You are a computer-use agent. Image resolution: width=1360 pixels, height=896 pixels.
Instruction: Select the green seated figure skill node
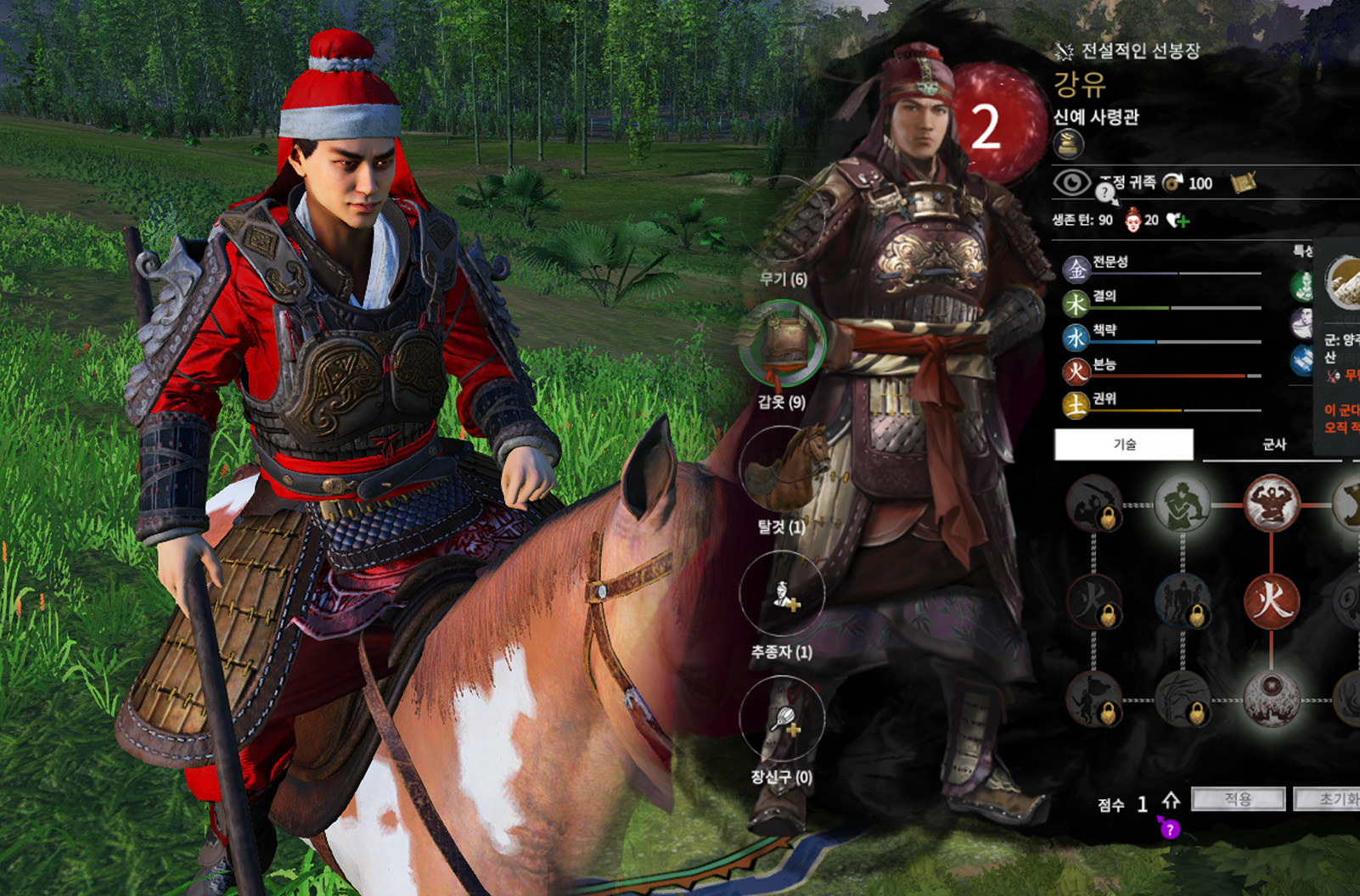point(1182,504)
